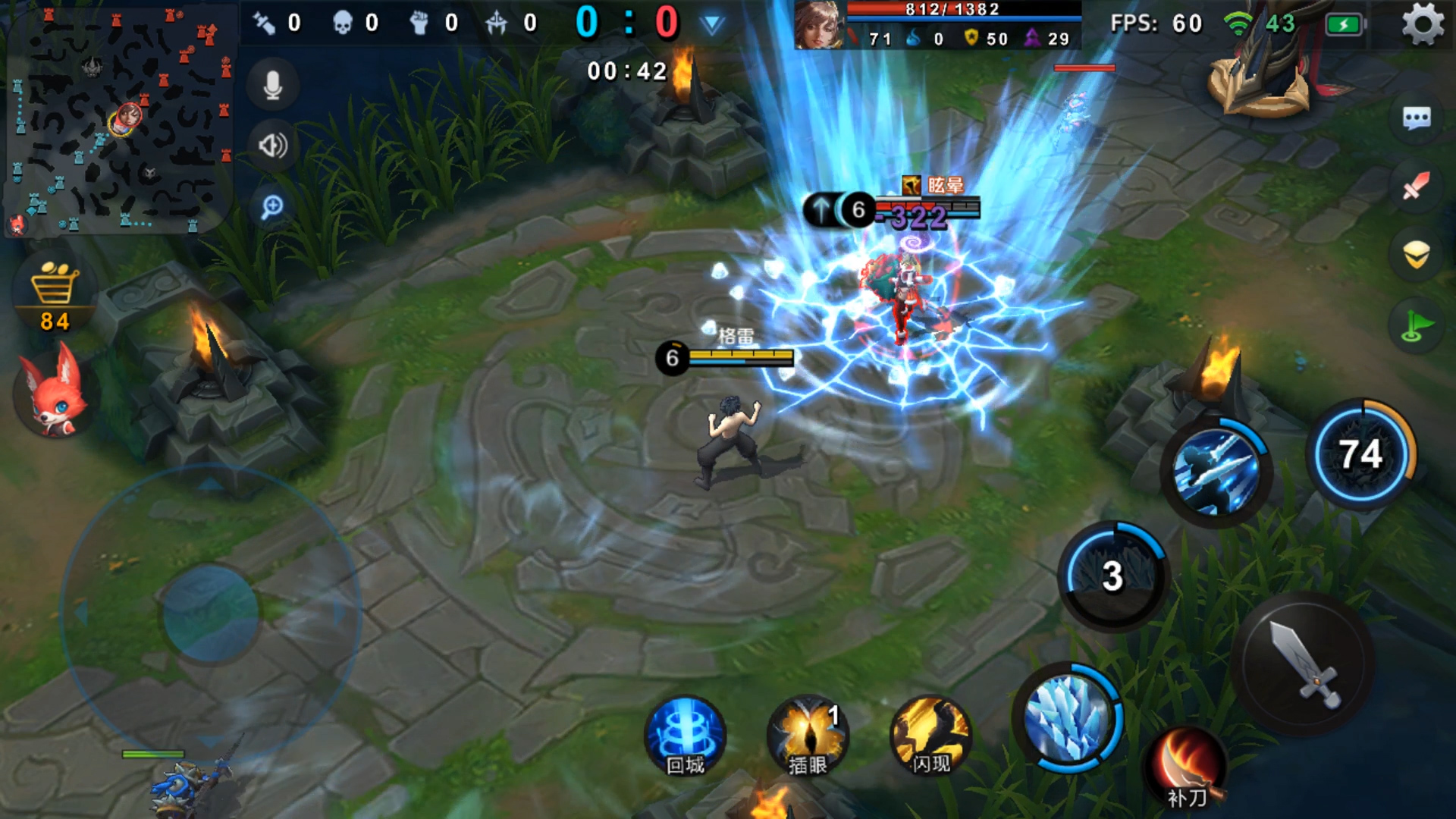The height and width of the screenshot is (819, 1456).
Task: Open the item shop with 84 gold
Action: coord(55,296)
